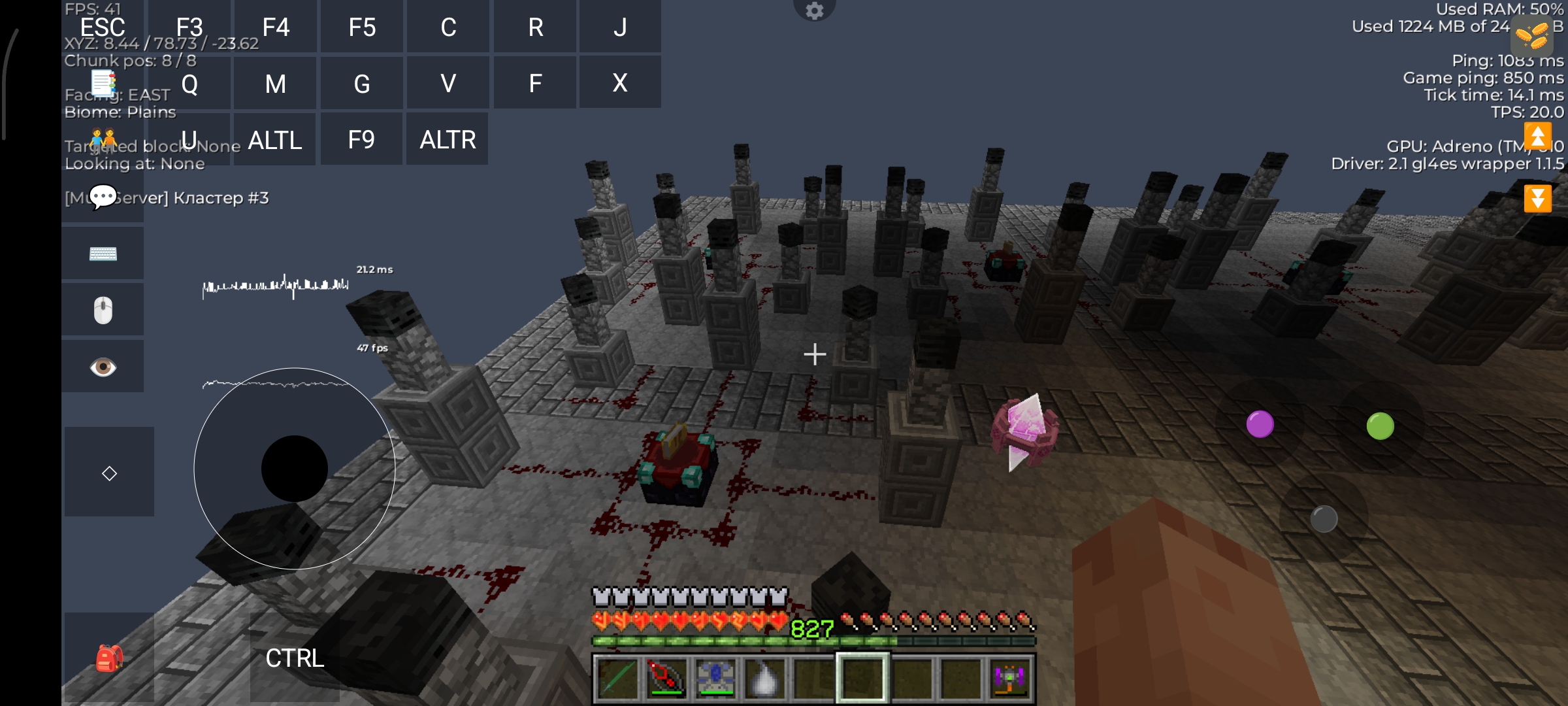The width and height of the screenshot is (1568, 706).
Task: Open the launcher gear settings
Action: coord(814,10)
